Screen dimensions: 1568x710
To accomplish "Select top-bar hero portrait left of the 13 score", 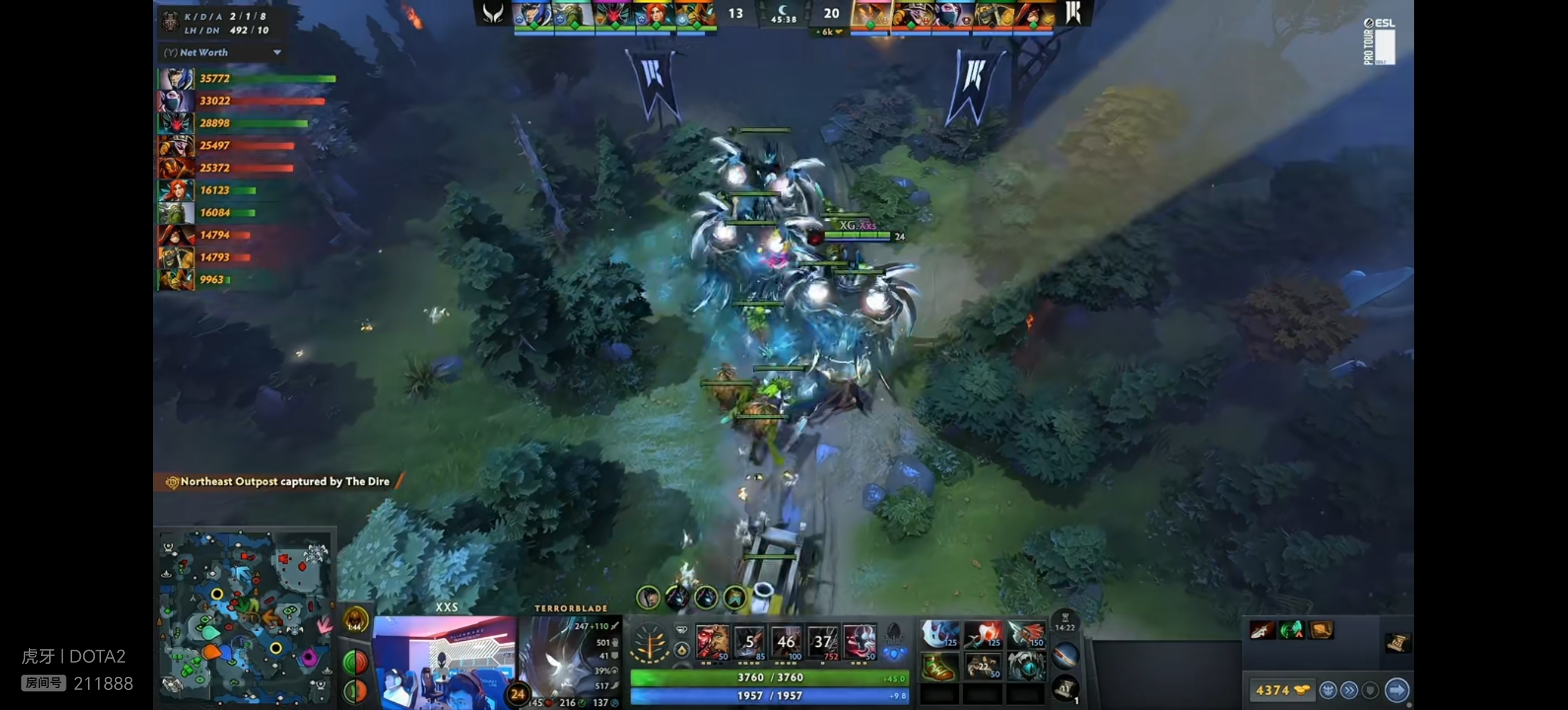I will 696,14.
